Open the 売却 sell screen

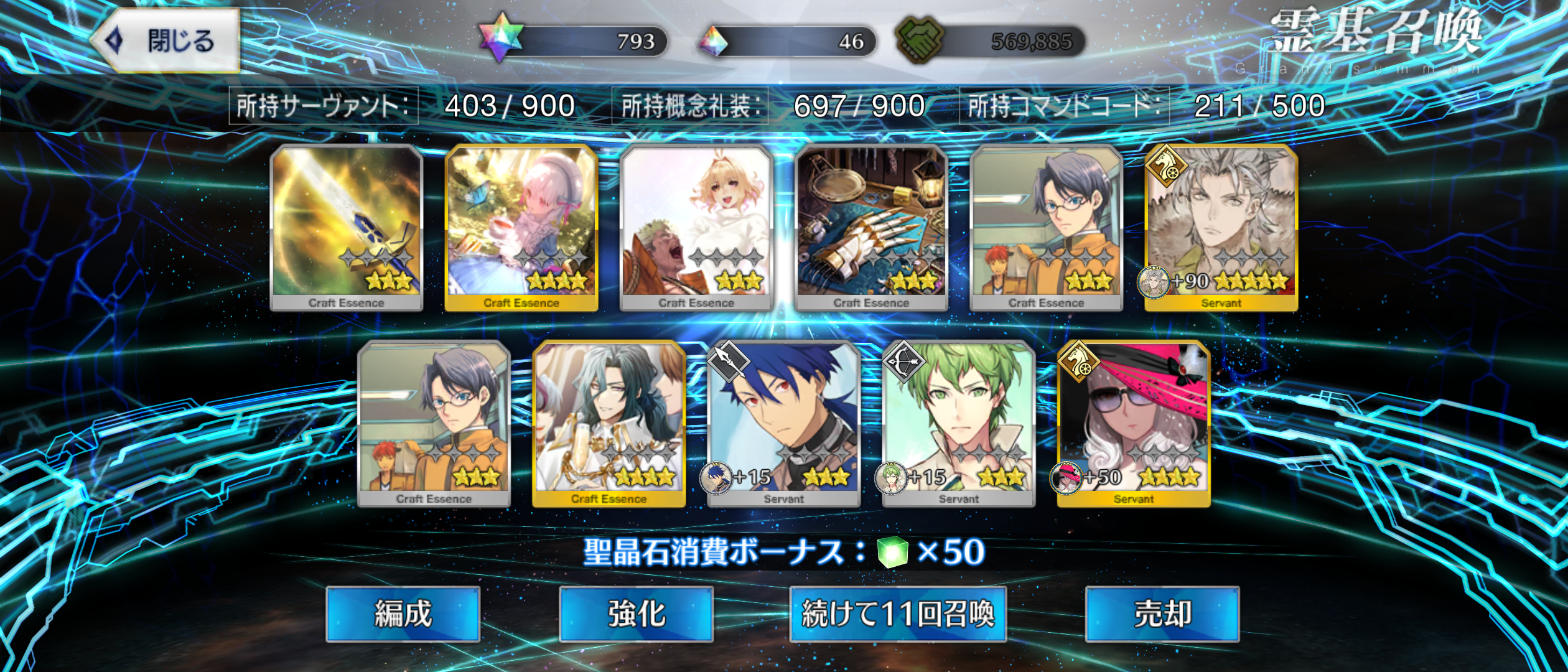1162,614
